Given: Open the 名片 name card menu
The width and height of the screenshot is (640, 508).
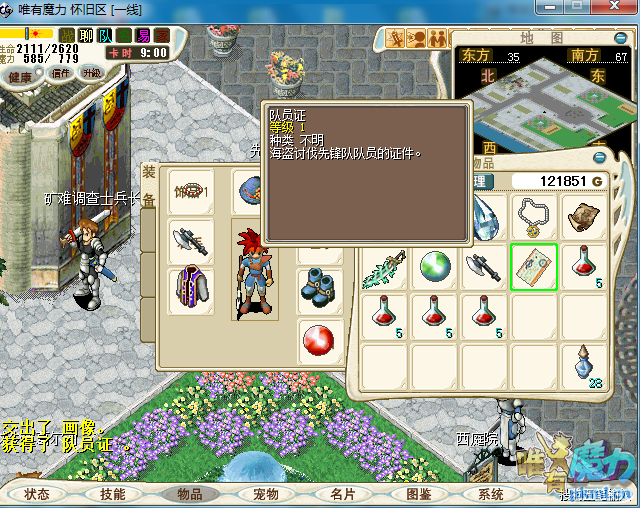Looking at the screenshot, I should 343,494.
